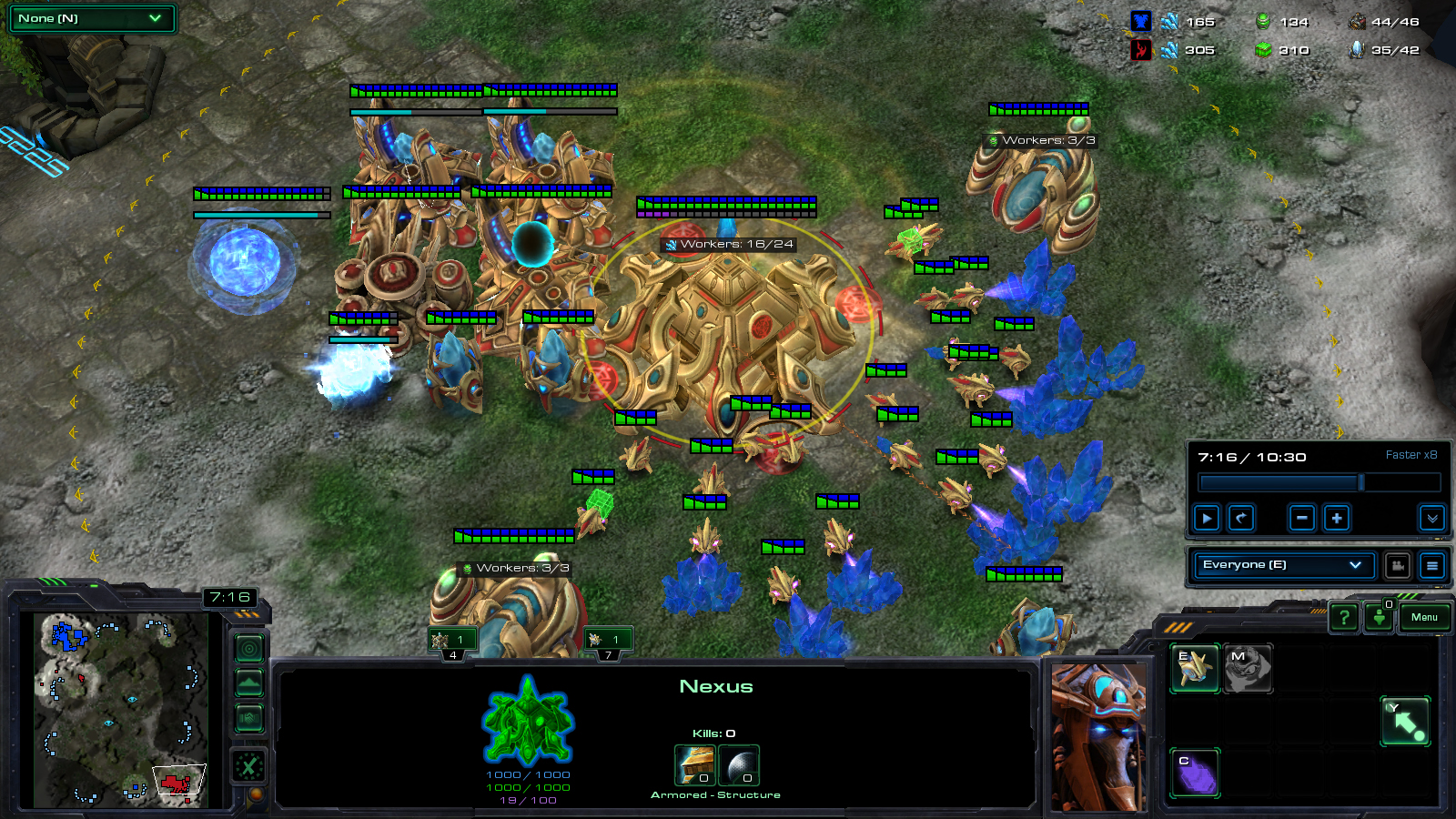Choose the set rally point command
1456x819 pixels.
coord(1405,722)
